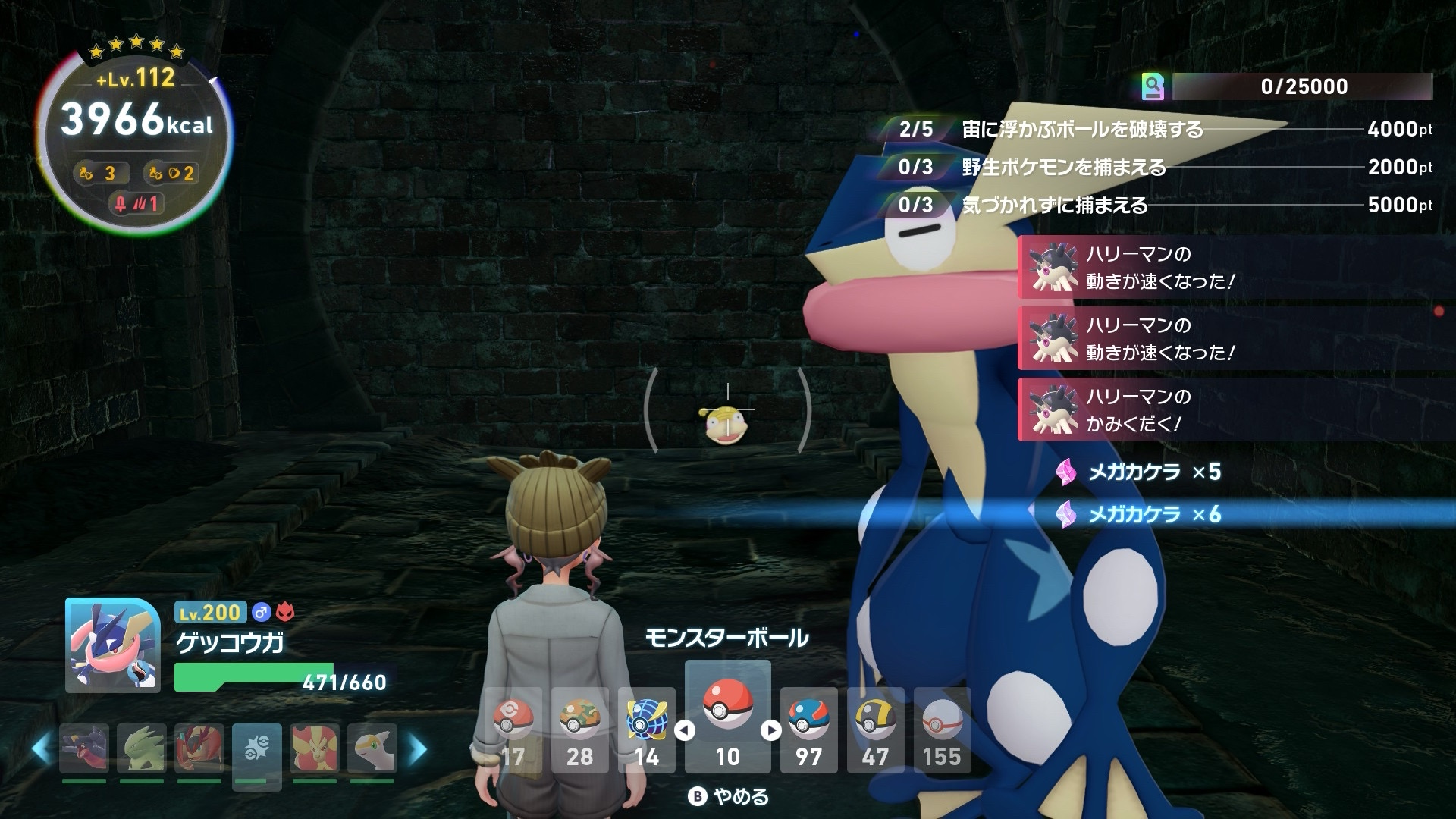Cycle party right with the blue chevron

tap(417, 748)
